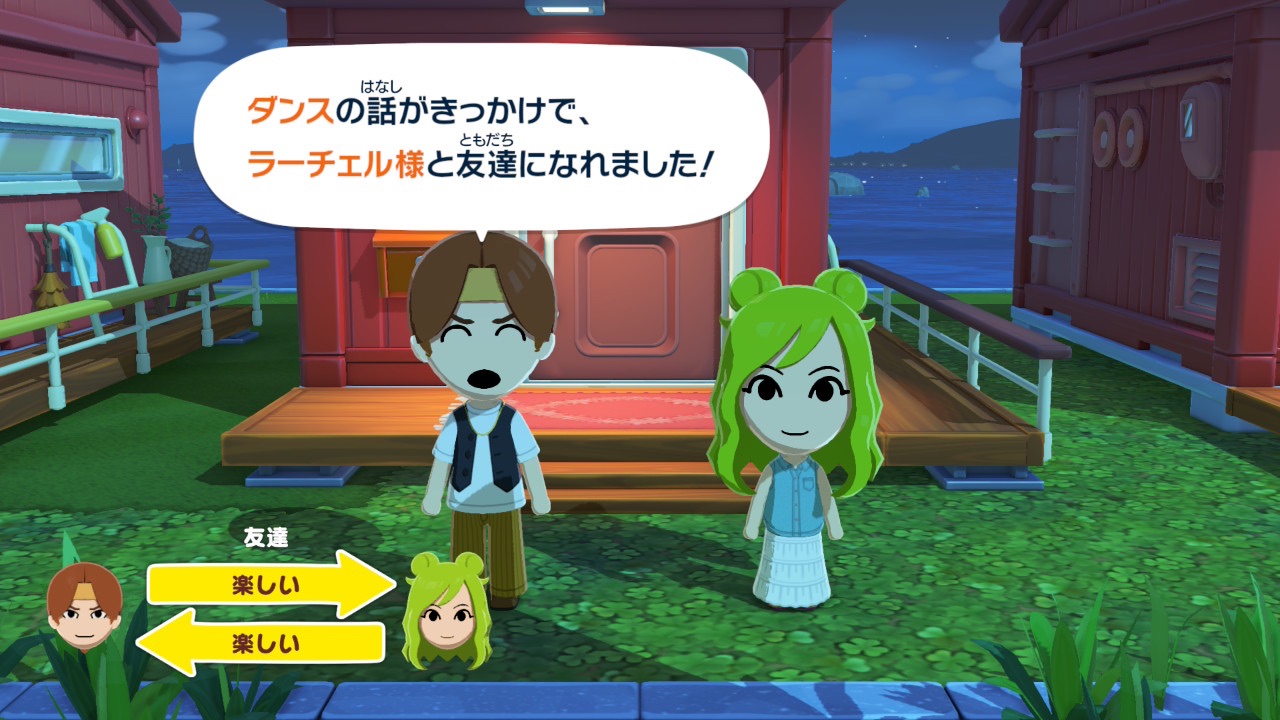The height and width of the screenshot is (720, 1280).
Task: Select the brown-haired Mii portrait icon
Action: [x=84, y=604]
